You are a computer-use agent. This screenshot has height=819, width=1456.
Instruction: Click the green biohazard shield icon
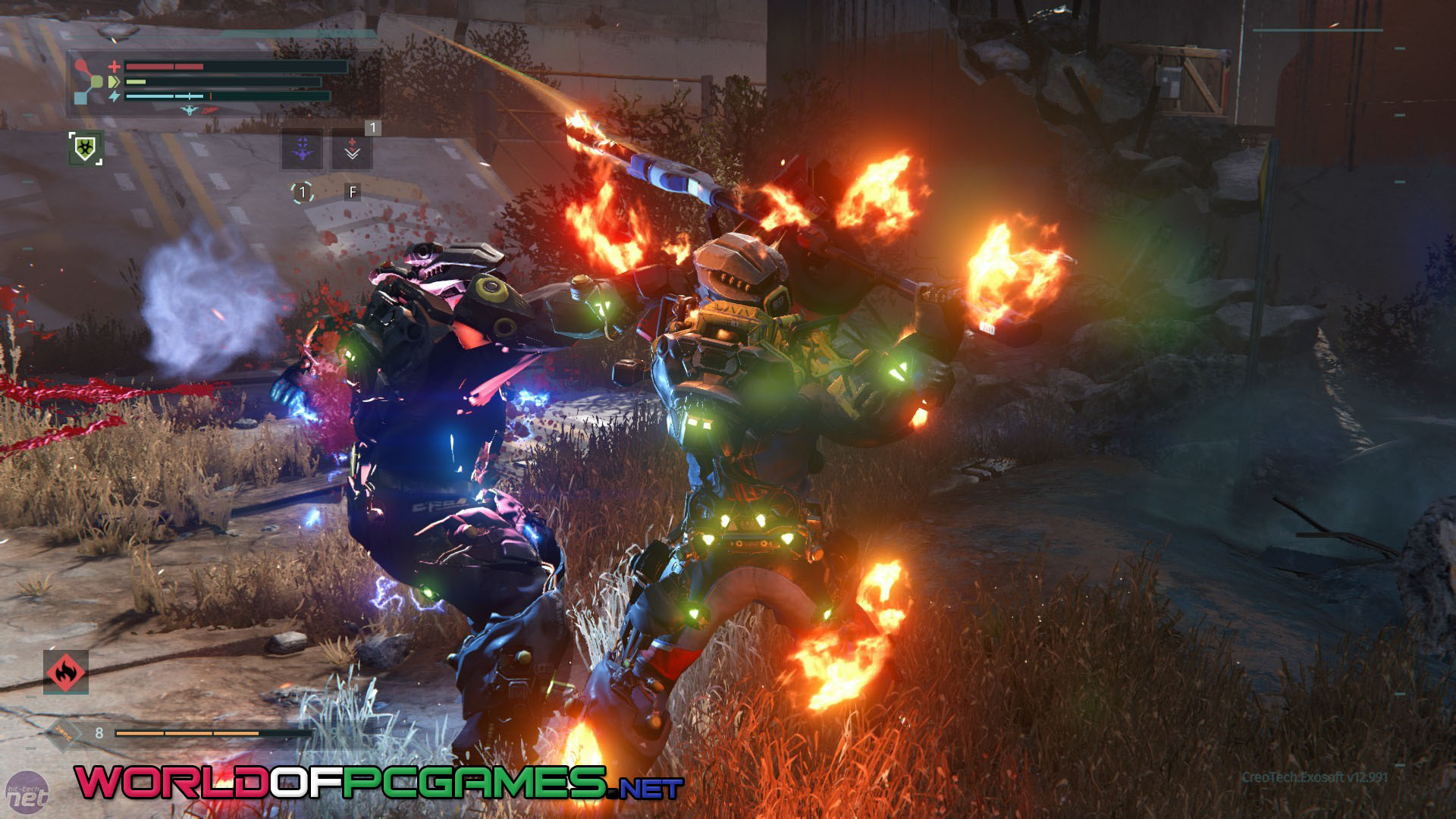tap(85, 148)
